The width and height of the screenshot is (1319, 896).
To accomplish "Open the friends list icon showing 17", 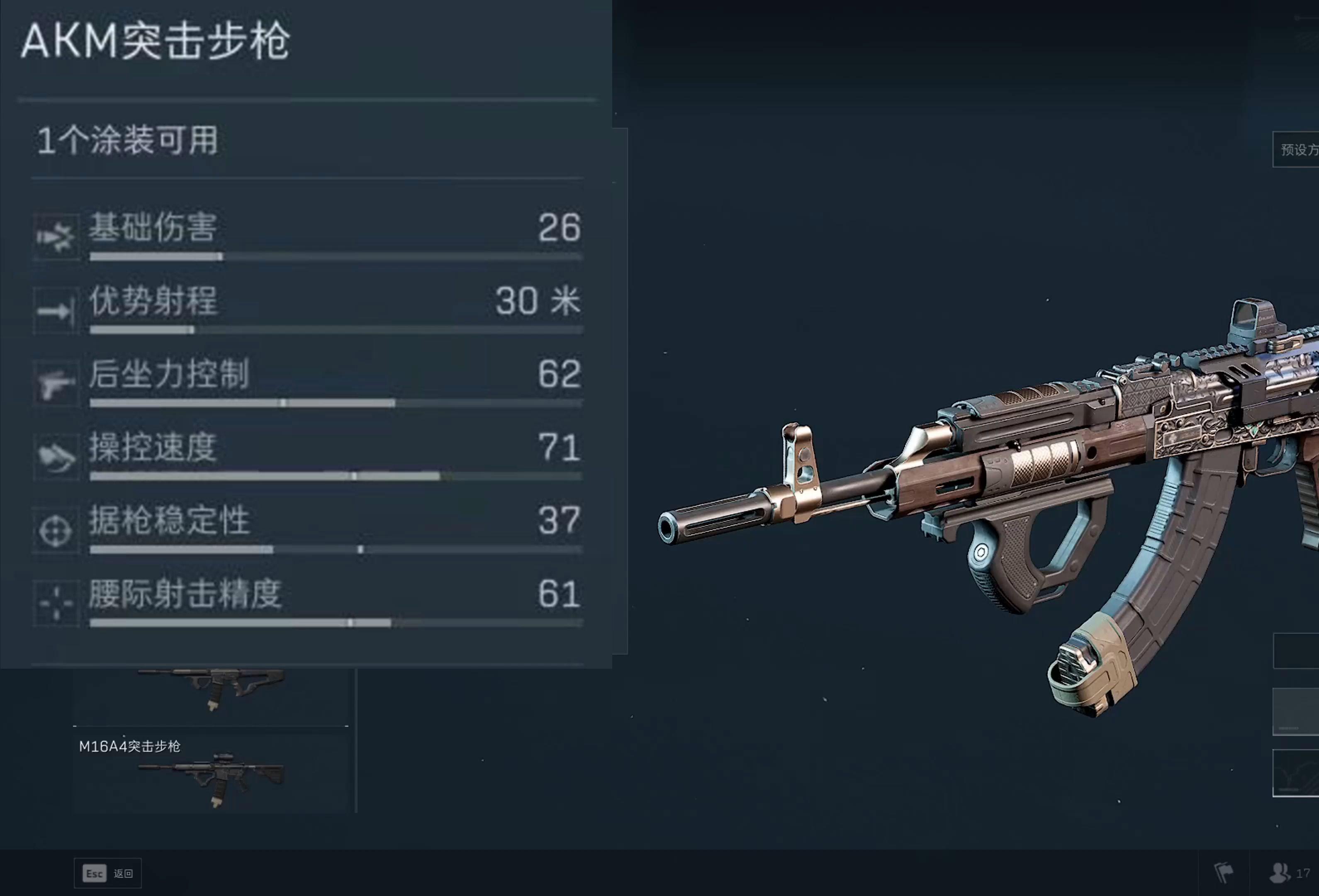I will (x=1289, y=873).
